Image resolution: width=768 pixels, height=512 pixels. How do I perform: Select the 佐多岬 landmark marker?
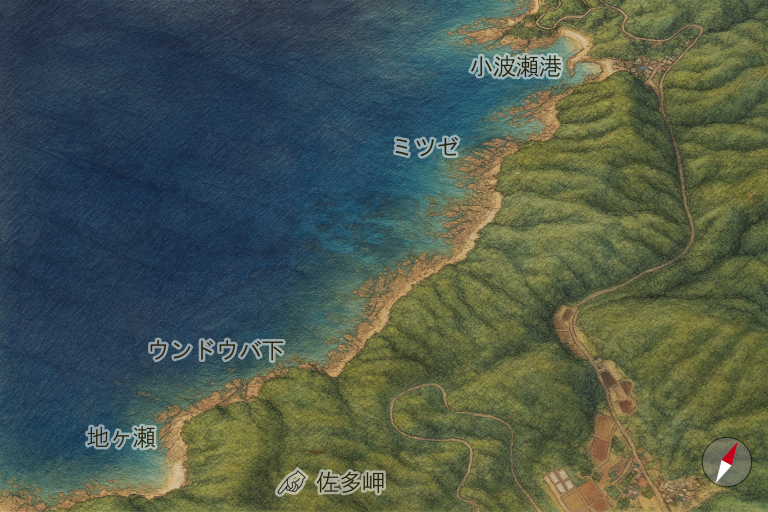coord(292,483)
